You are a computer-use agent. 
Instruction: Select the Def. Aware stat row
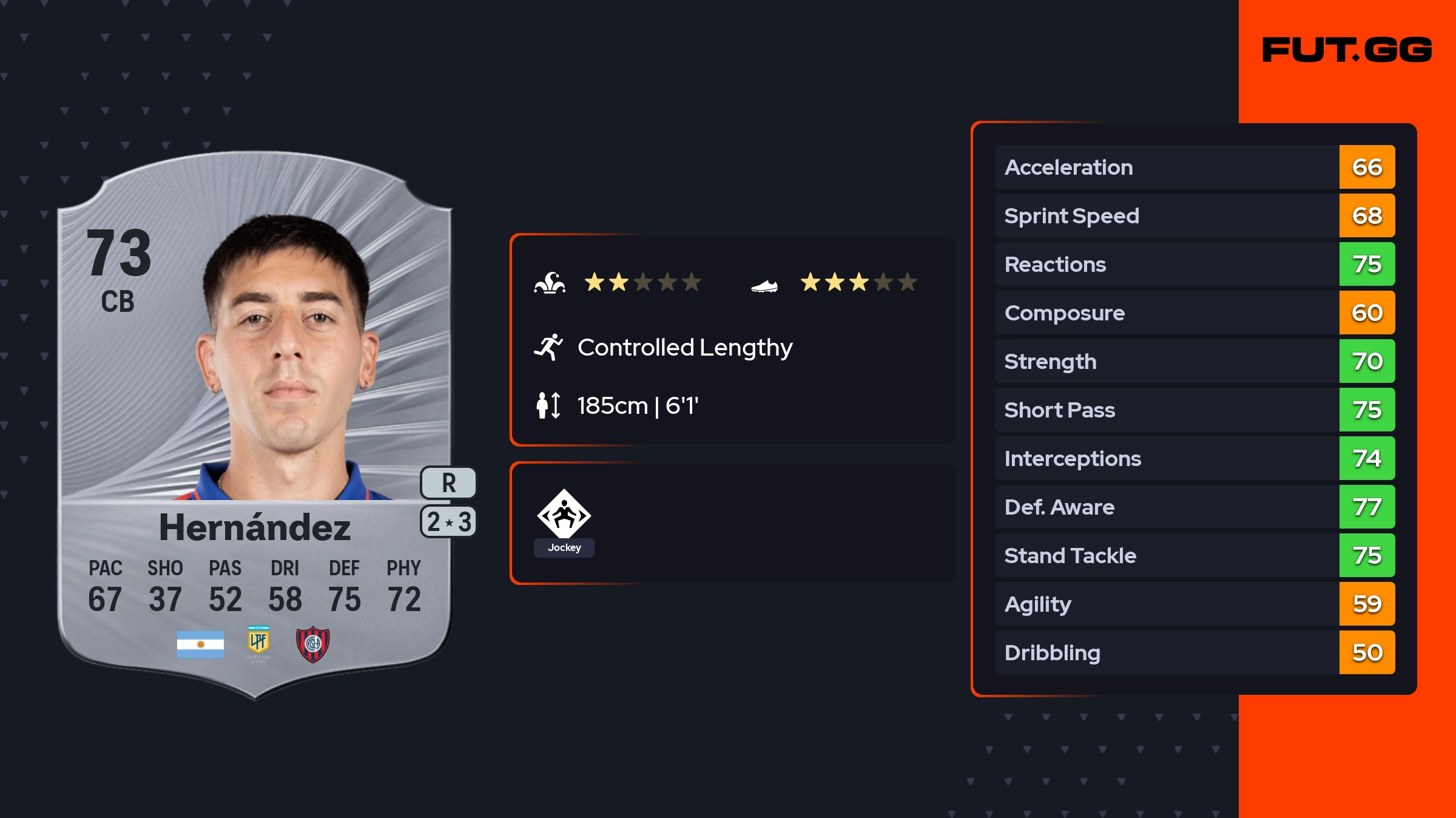(x=1194, y=507)
